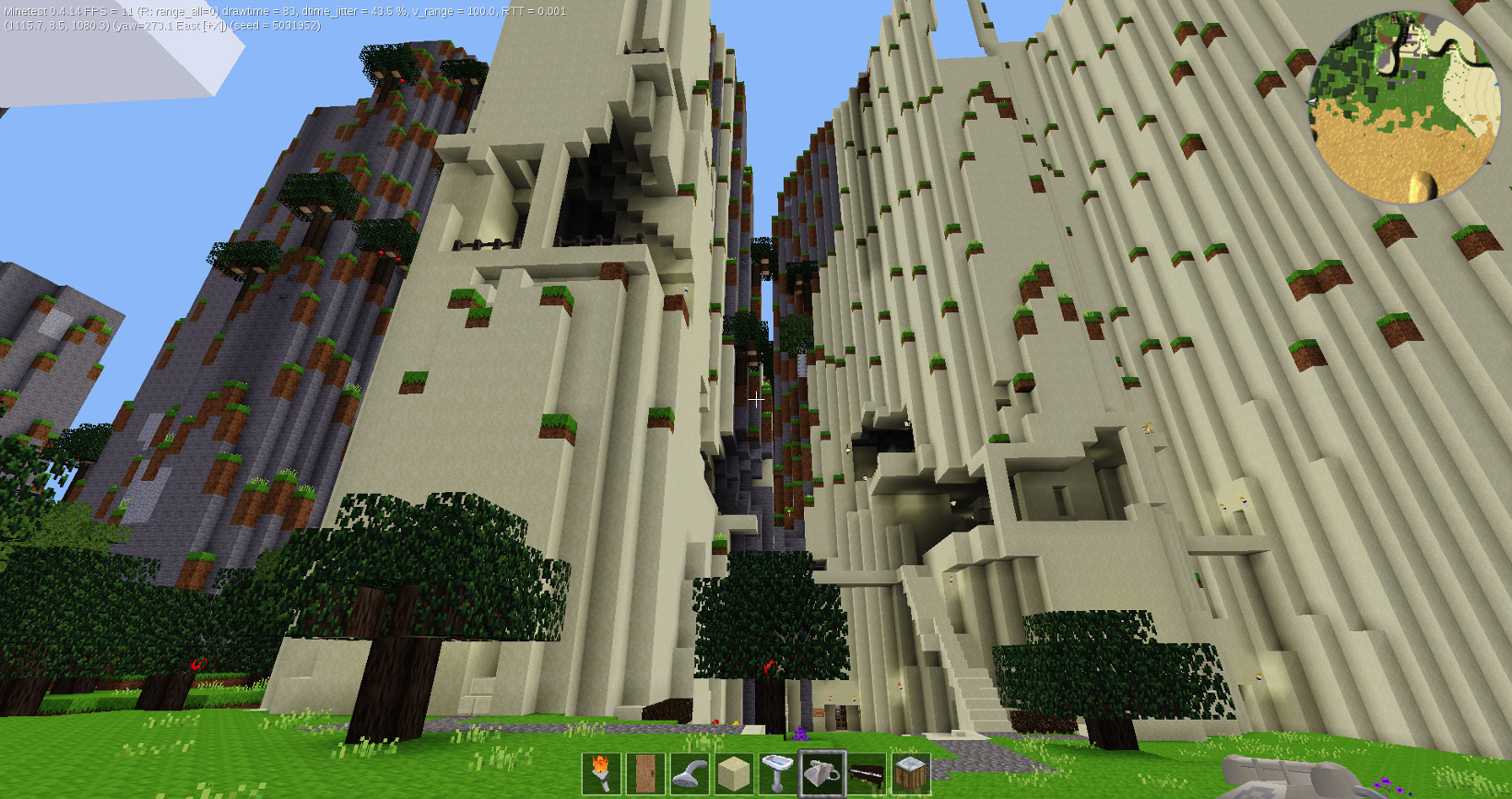Pick the sandstone block hotbar slot
Image resolution: width=1512 pixels, height=799 pixels.
coord(734,773)
